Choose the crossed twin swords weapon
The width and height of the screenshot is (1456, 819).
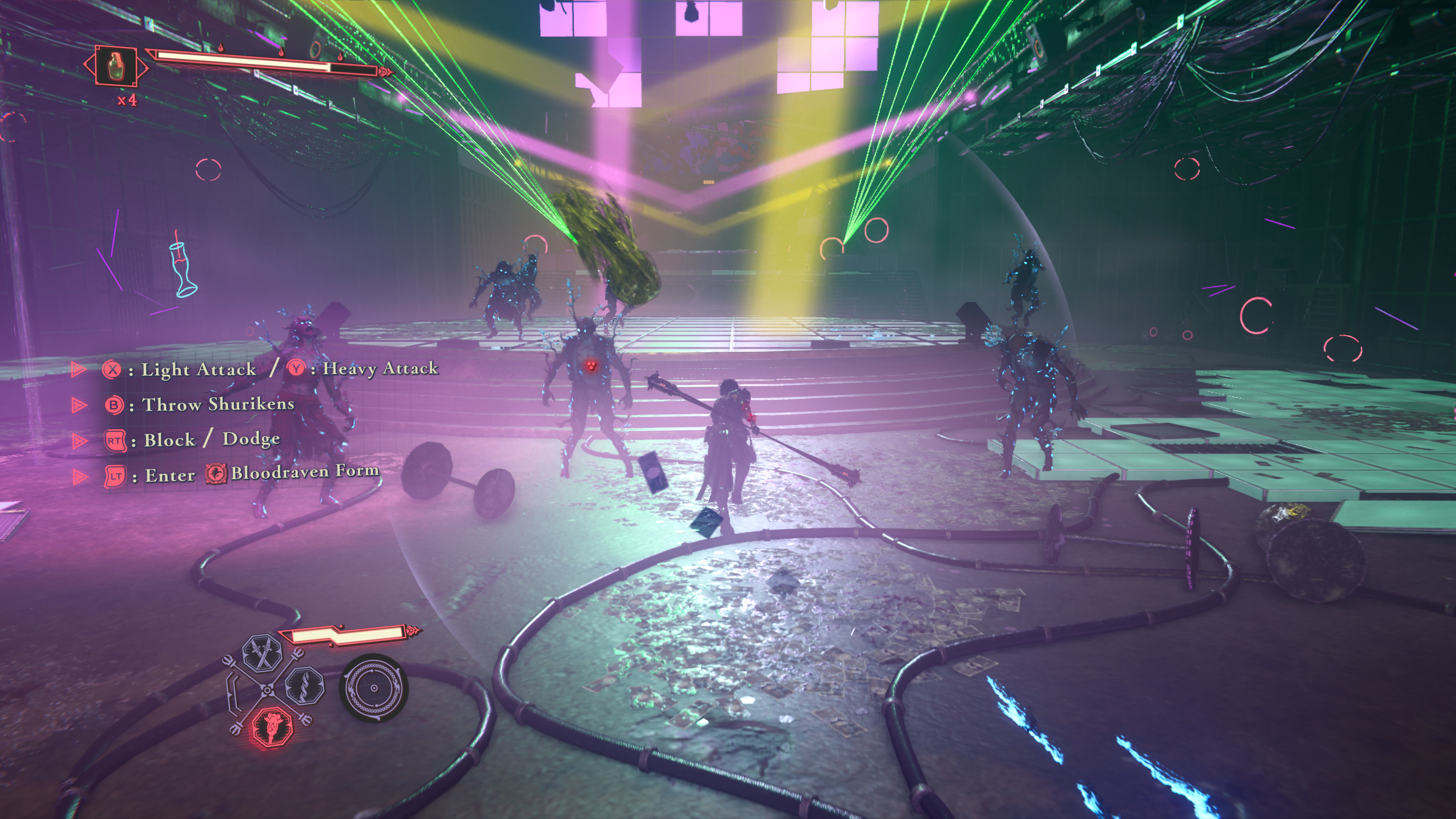click(262, 652)
